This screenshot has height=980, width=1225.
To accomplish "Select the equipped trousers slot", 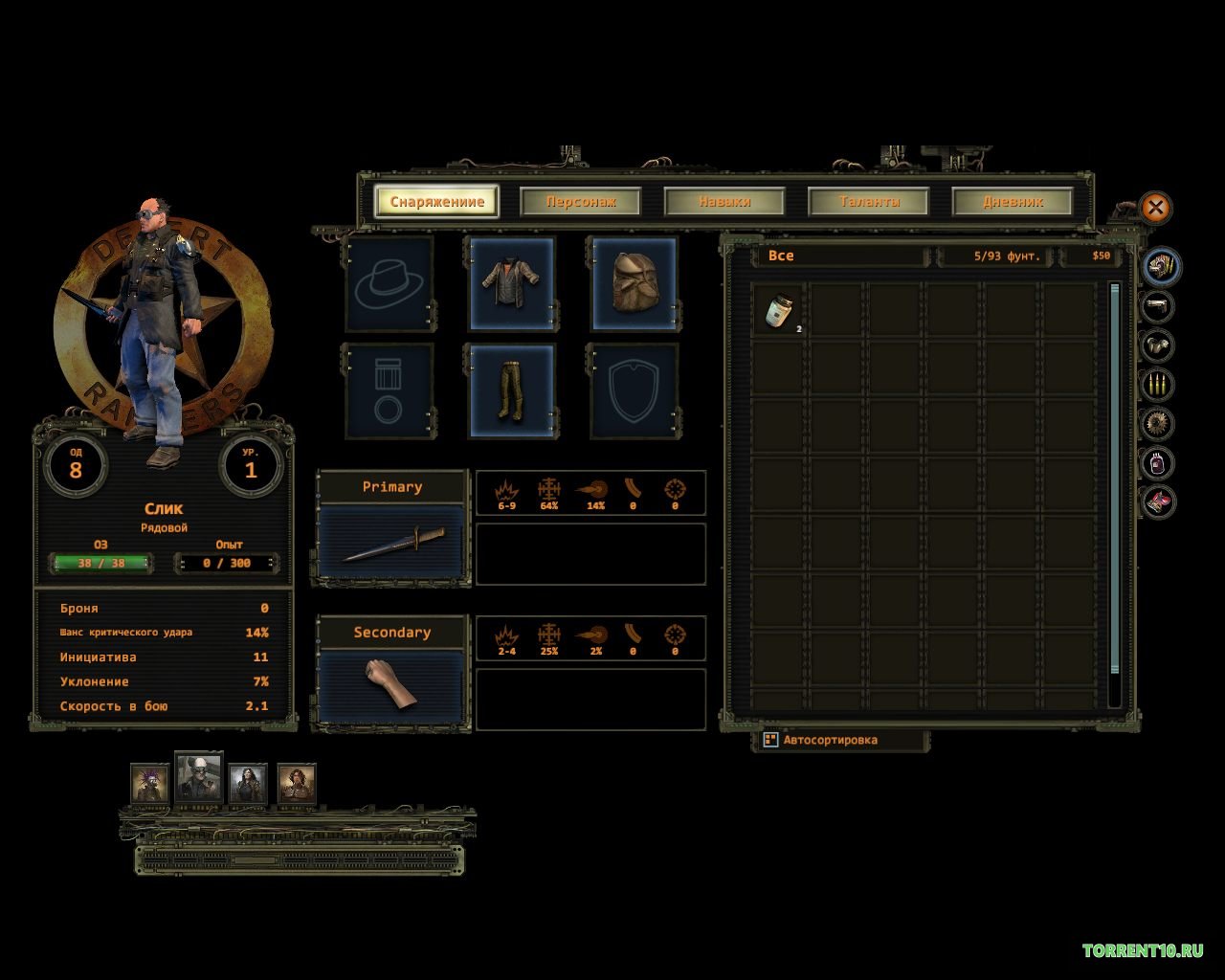I will tap(511, 391).
